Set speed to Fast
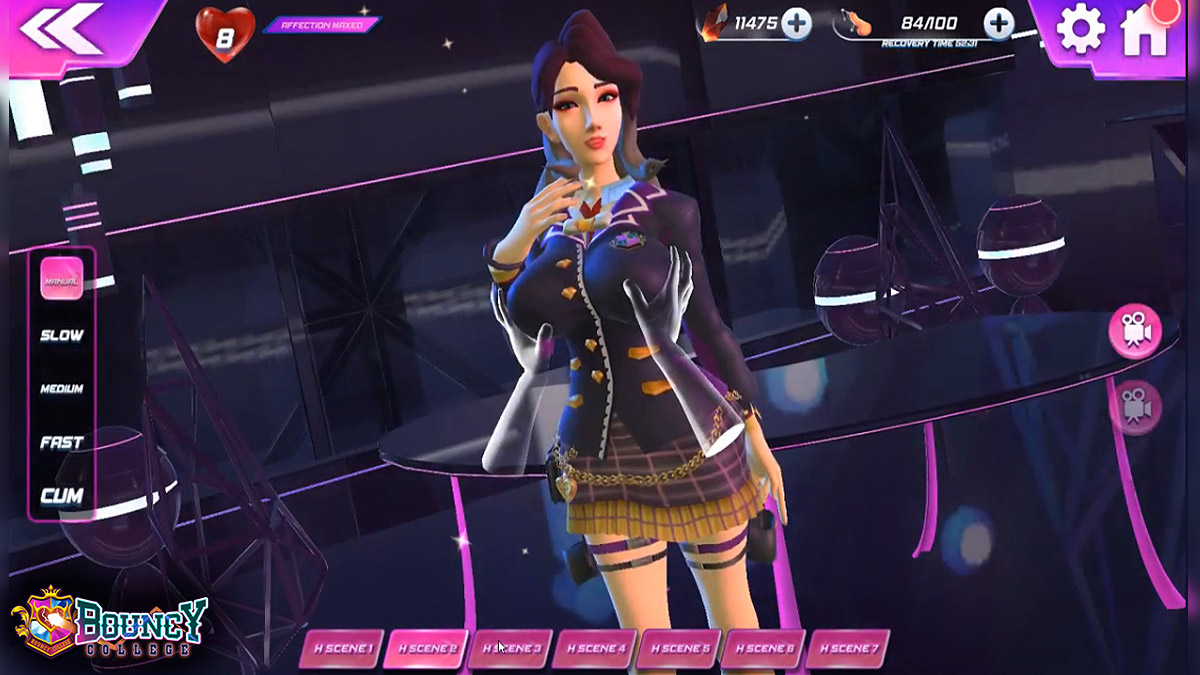1200x675 pixels. [x=62, y=442]
